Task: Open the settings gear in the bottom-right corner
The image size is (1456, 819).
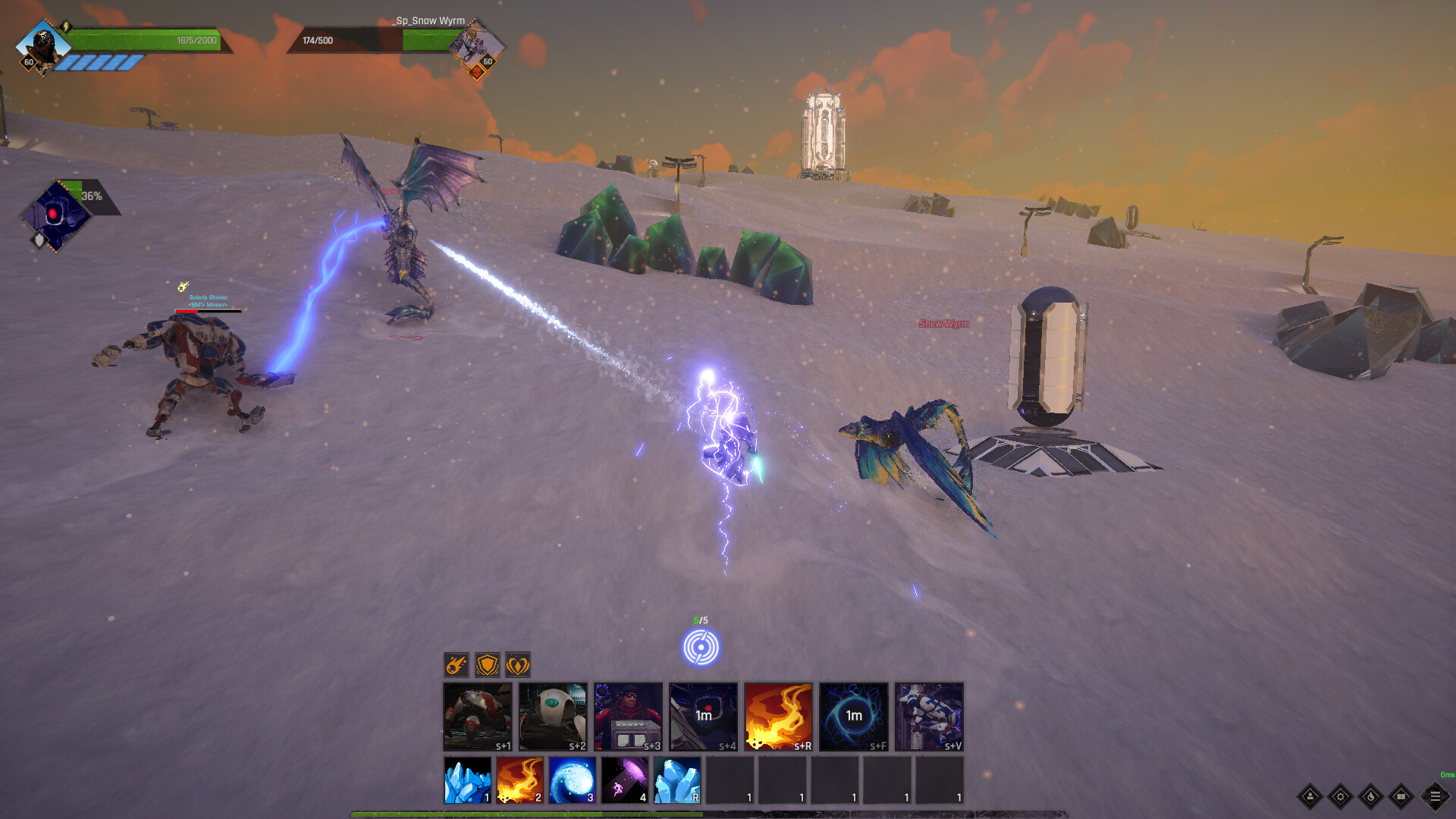Action: [1339, 796]
